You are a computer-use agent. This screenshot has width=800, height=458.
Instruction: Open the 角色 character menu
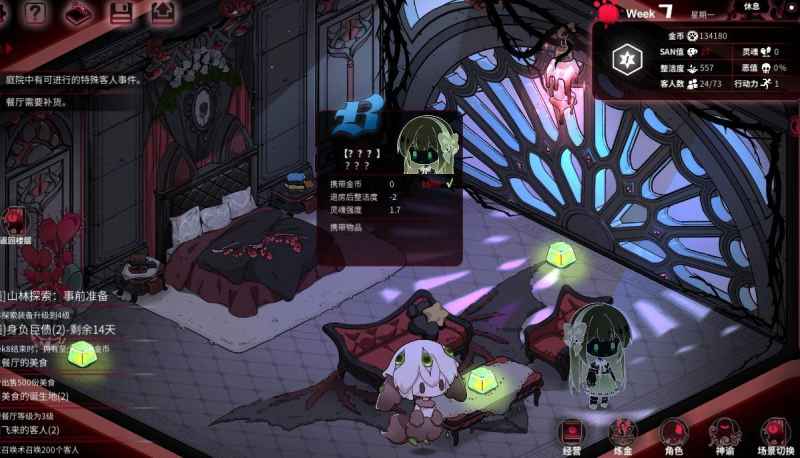point(674,436)
